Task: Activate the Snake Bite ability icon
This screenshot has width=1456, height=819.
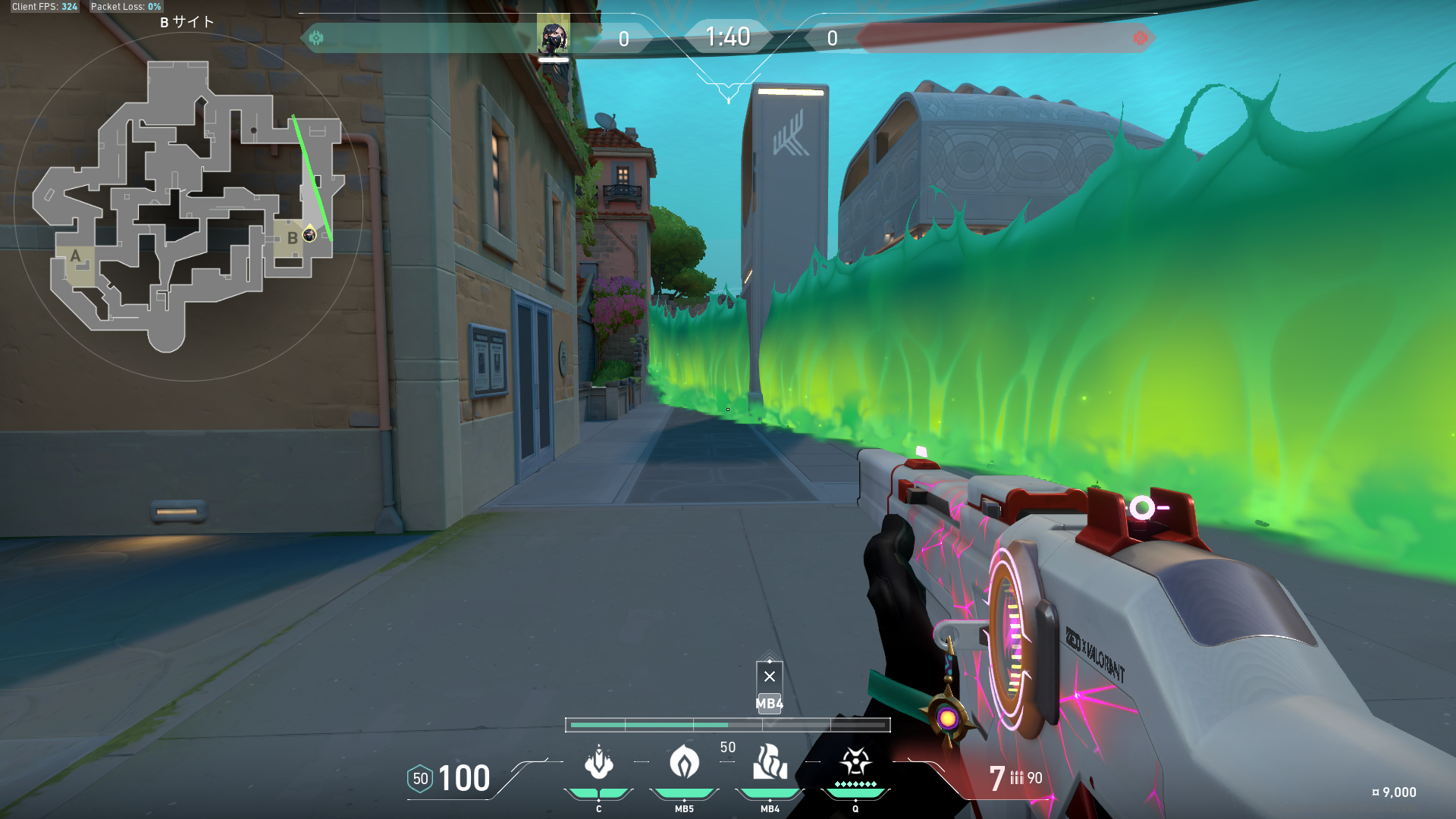Action: point(599,762)
